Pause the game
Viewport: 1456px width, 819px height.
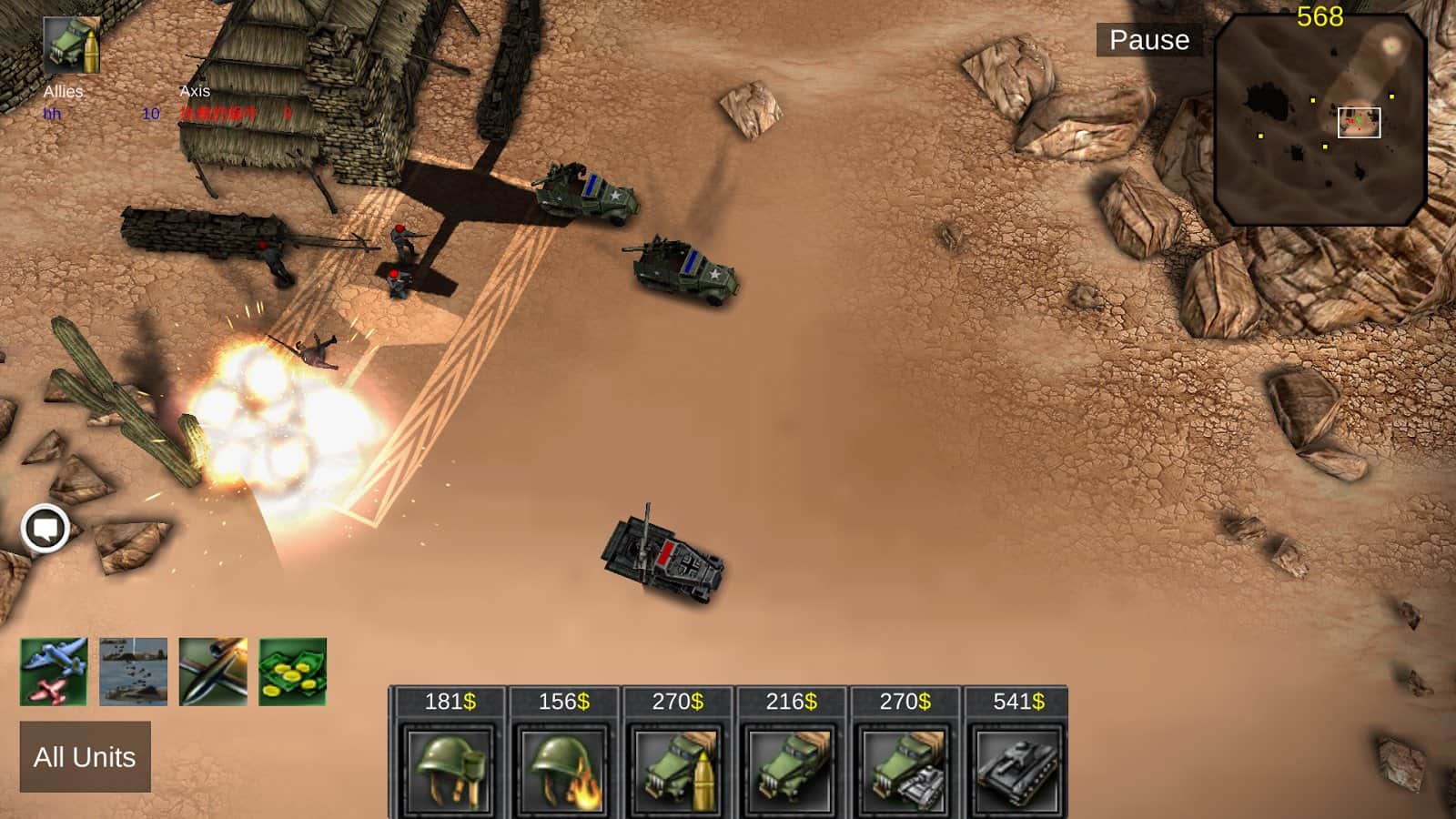(1148, 40)
